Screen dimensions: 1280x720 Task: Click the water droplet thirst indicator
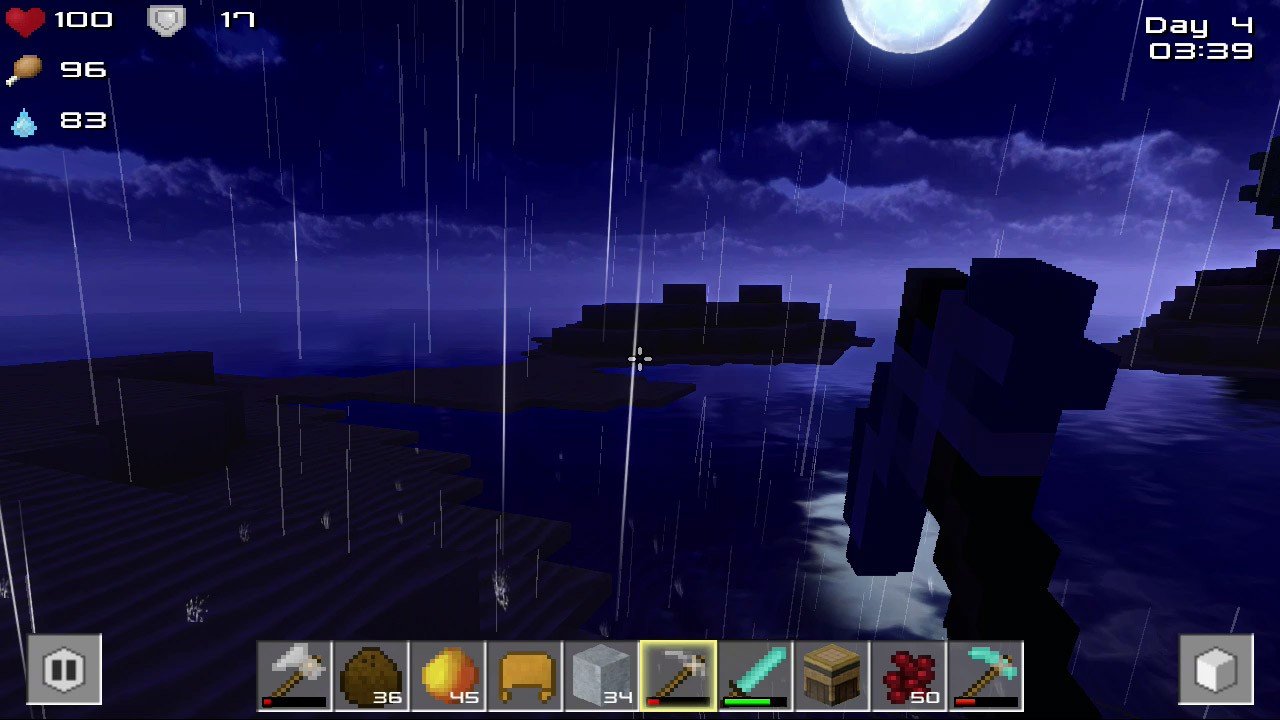[x=25, y=120]
